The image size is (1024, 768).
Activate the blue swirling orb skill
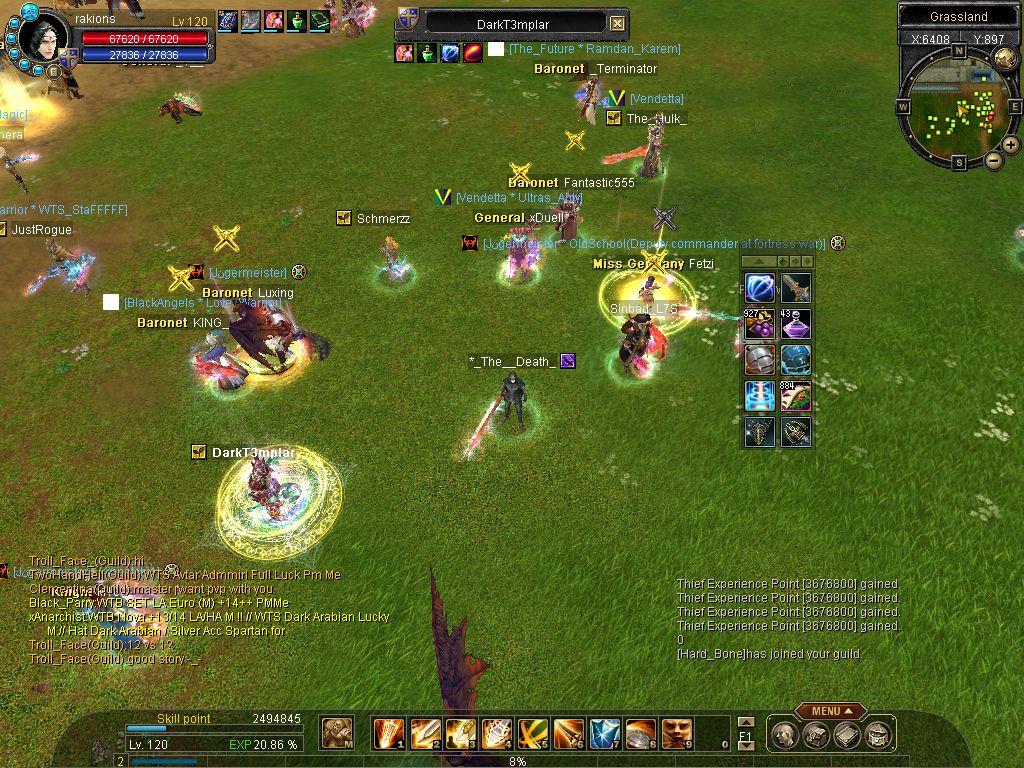coord(760,288)
